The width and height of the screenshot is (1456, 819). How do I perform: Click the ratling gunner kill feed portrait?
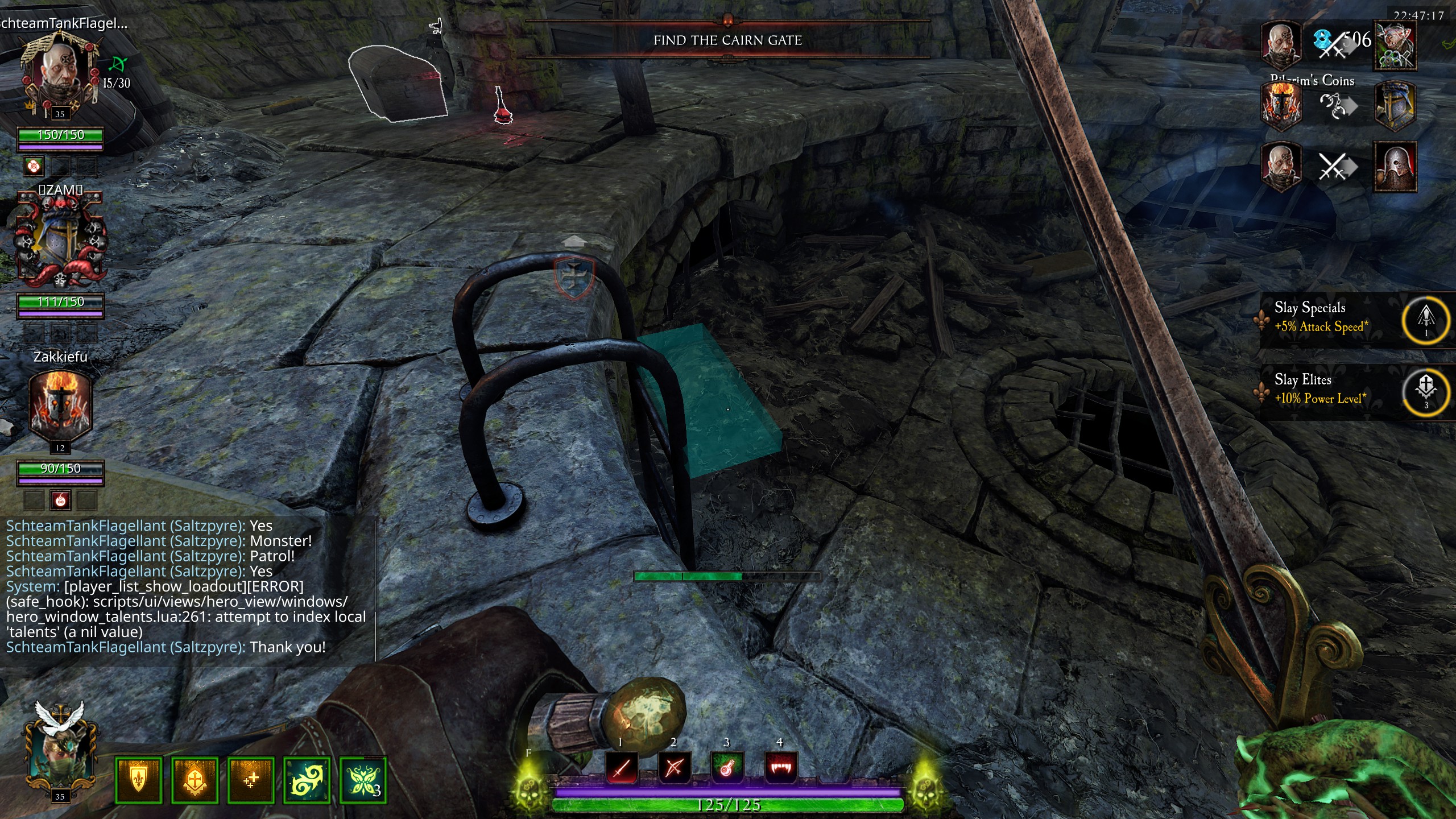click(1395, 45)
